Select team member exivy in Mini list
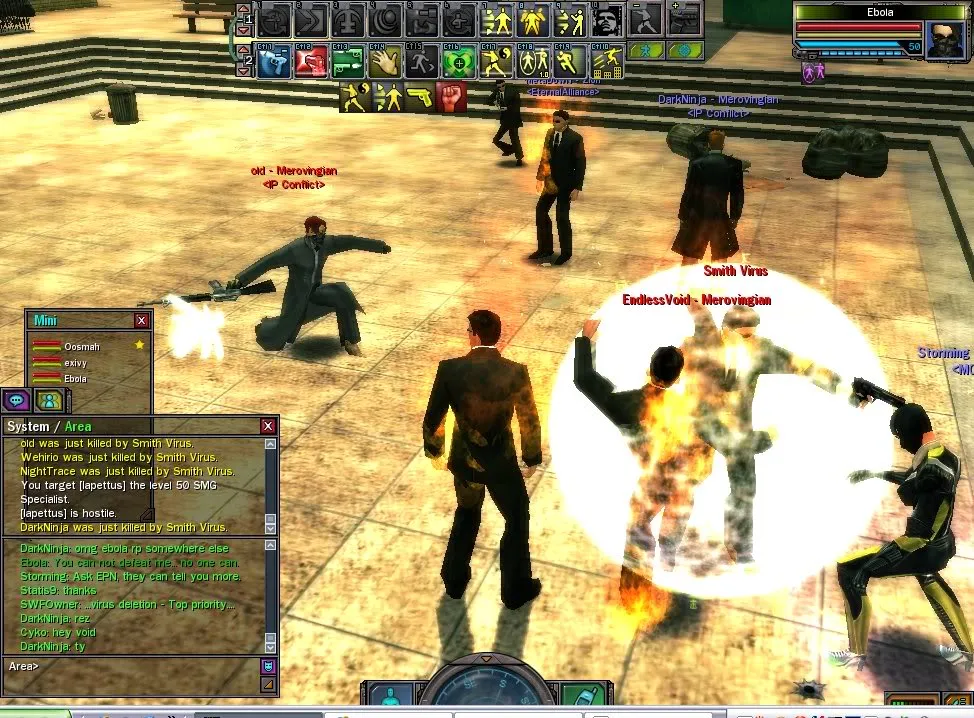Screen dimensions: 974x718 coord(75,362)
